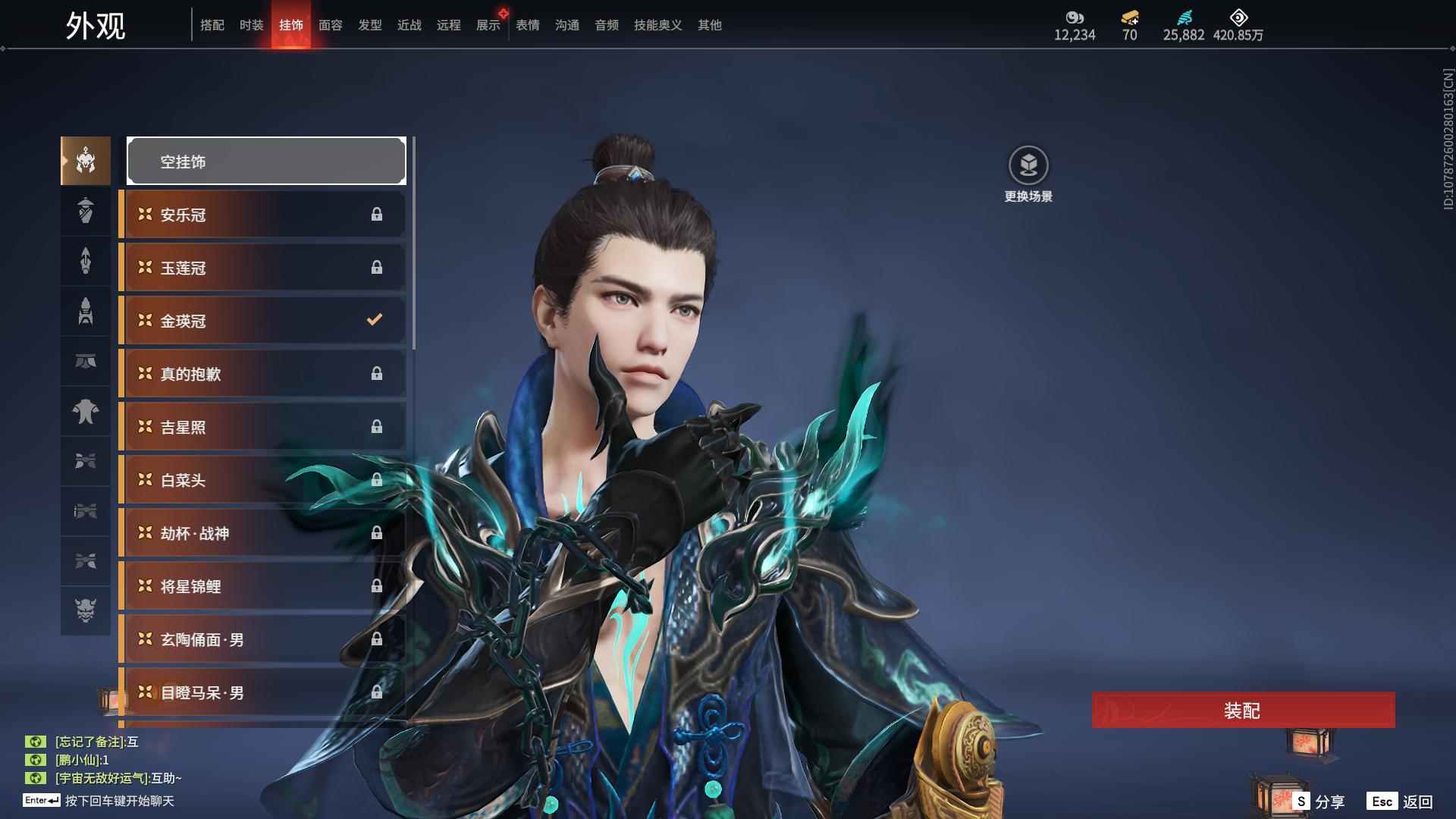
Task: Equip with the red 装配 button
Action: (x=1243, y=710)
